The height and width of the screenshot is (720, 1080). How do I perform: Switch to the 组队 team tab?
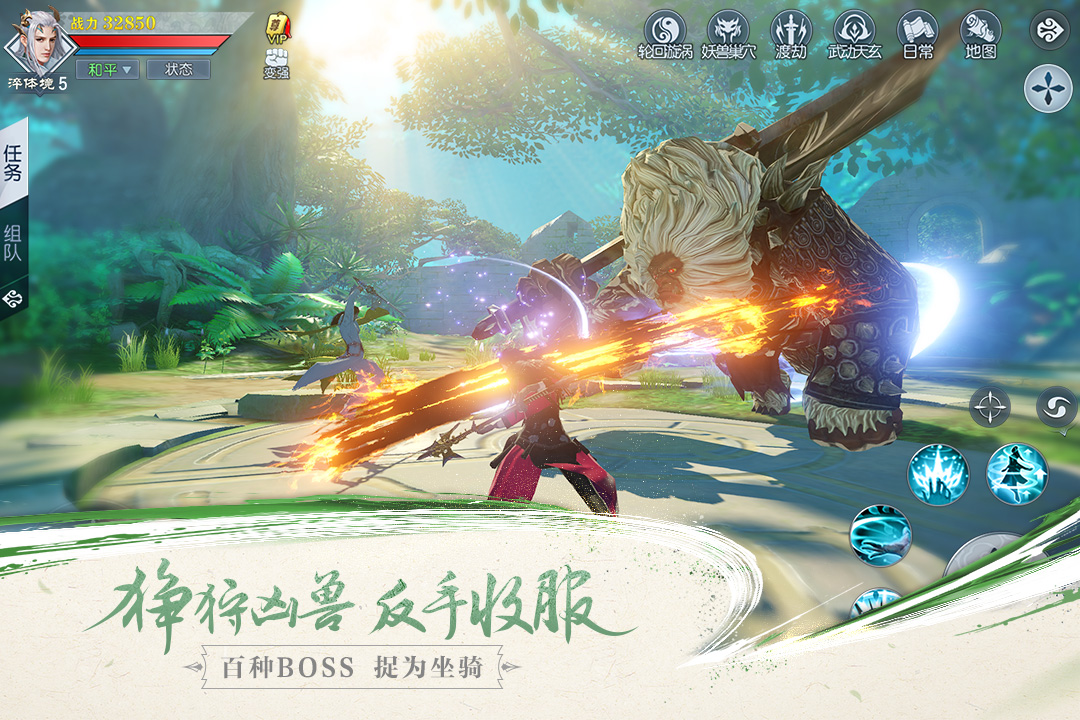[x=13, y=245]
